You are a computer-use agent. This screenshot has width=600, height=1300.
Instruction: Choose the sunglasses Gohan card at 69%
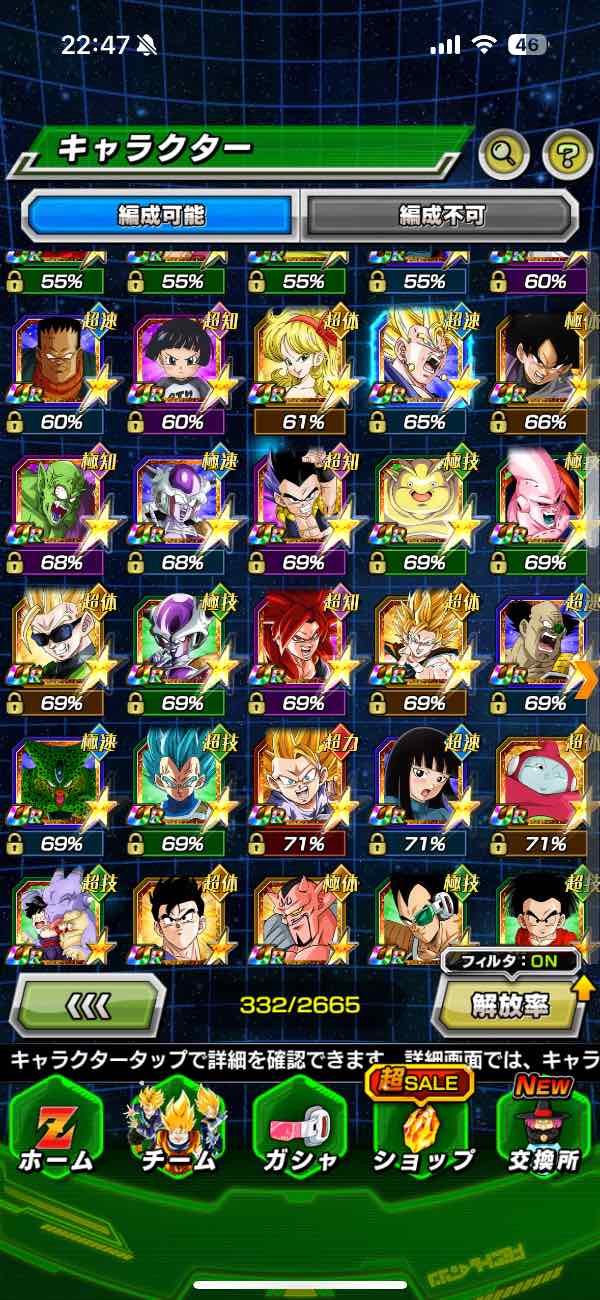tap(61, 648)
